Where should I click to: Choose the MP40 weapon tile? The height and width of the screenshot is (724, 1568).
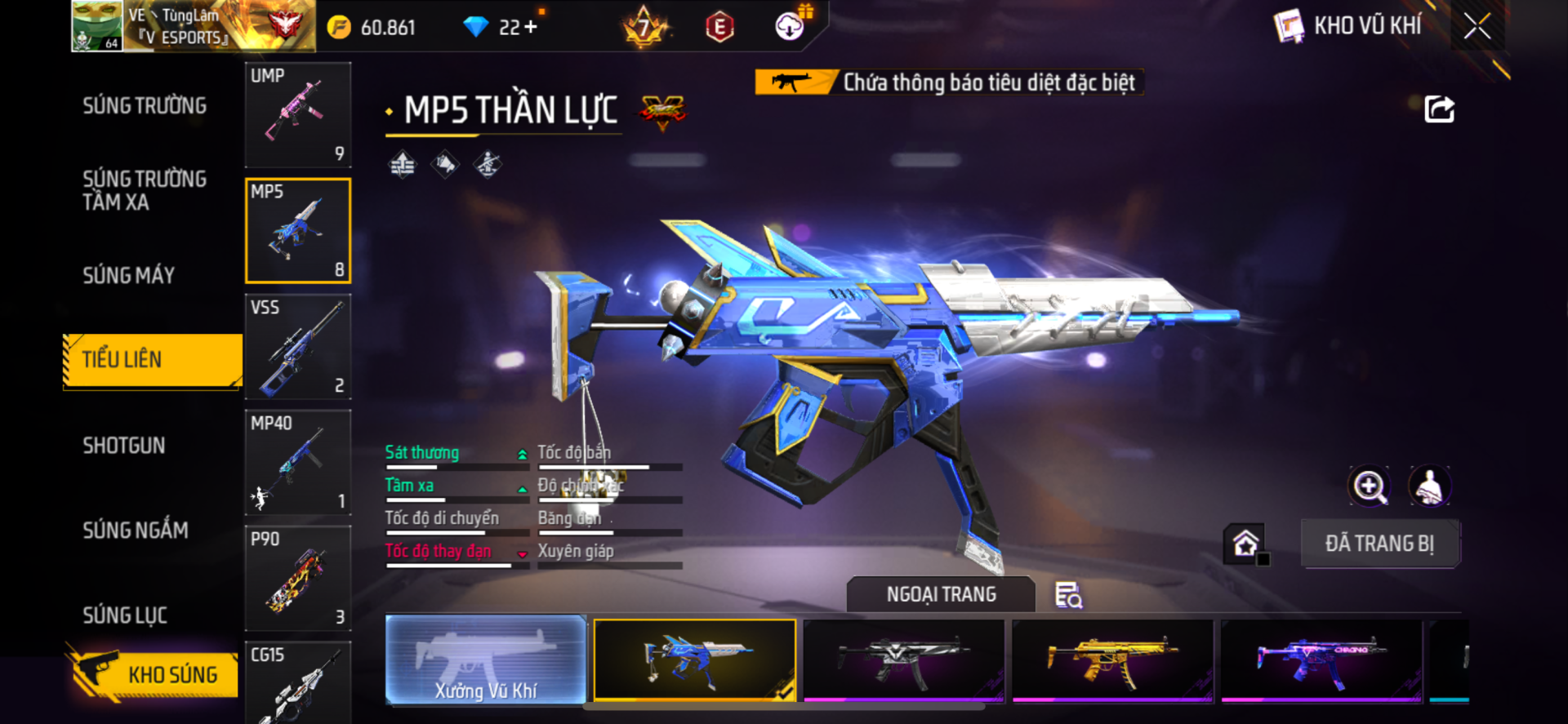298,463
